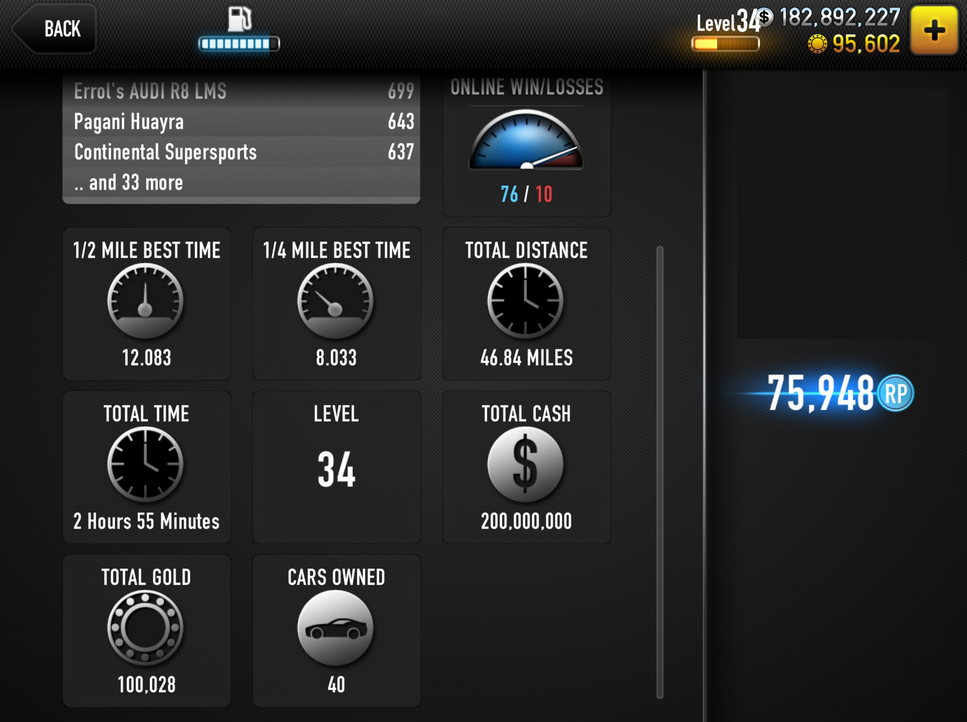Screen dimensions: 967x722
Task: Open the shop with the yellow plus button
Action: [x=934, y=30]
